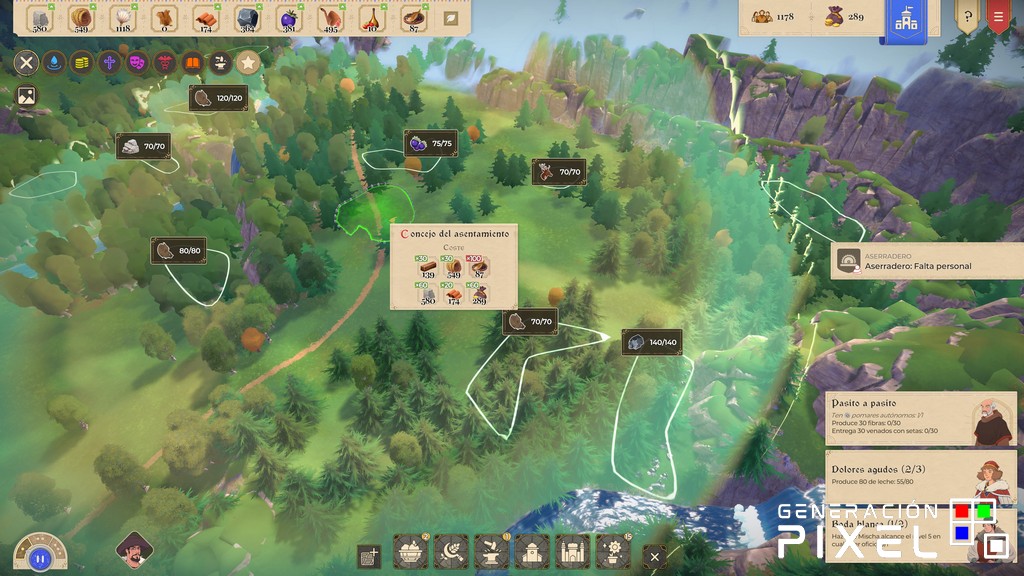Open the picture mode icon
This screenshot has width=1024, height=576.
27,97
